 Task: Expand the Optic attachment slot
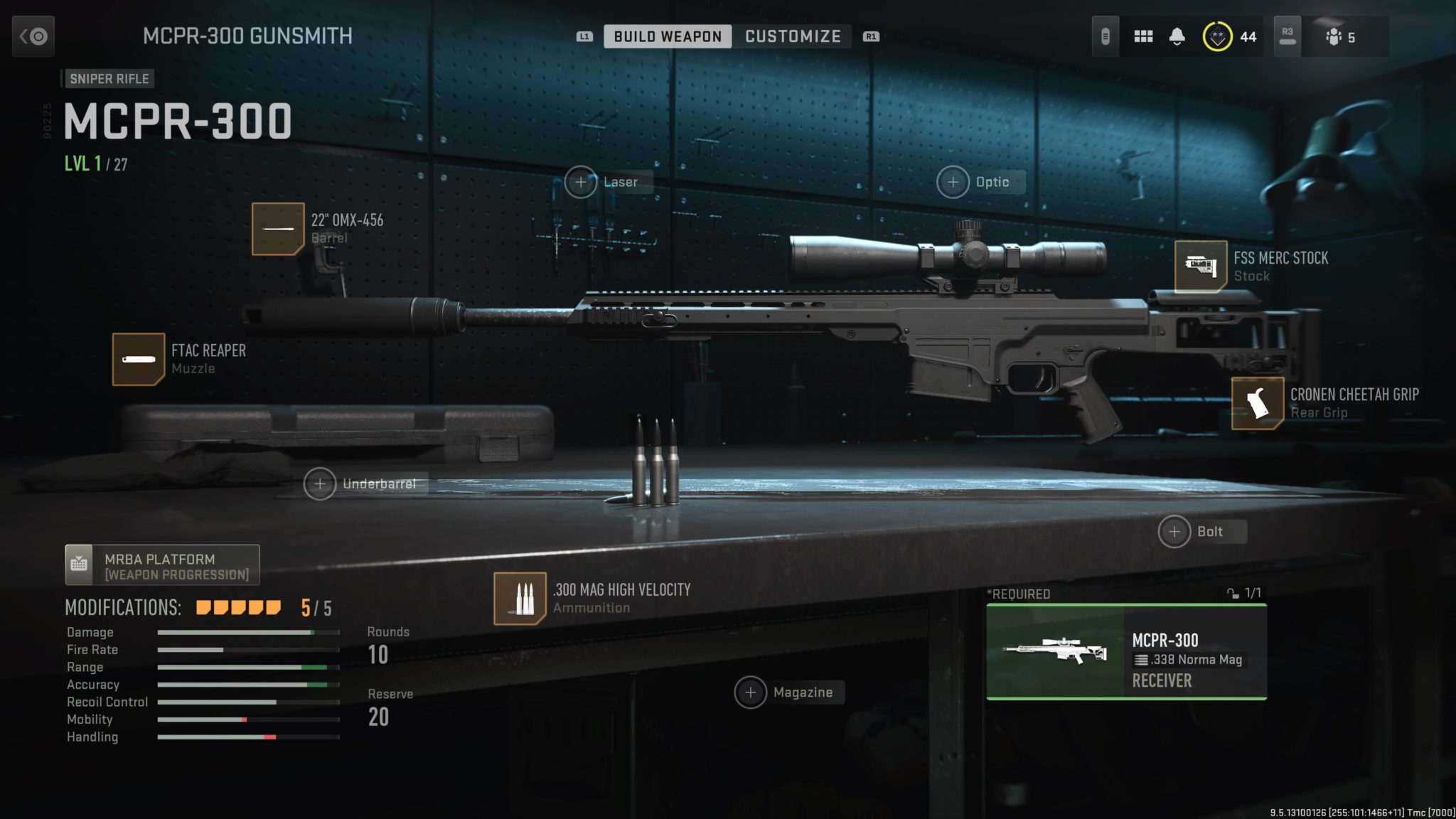coord(952,182)
